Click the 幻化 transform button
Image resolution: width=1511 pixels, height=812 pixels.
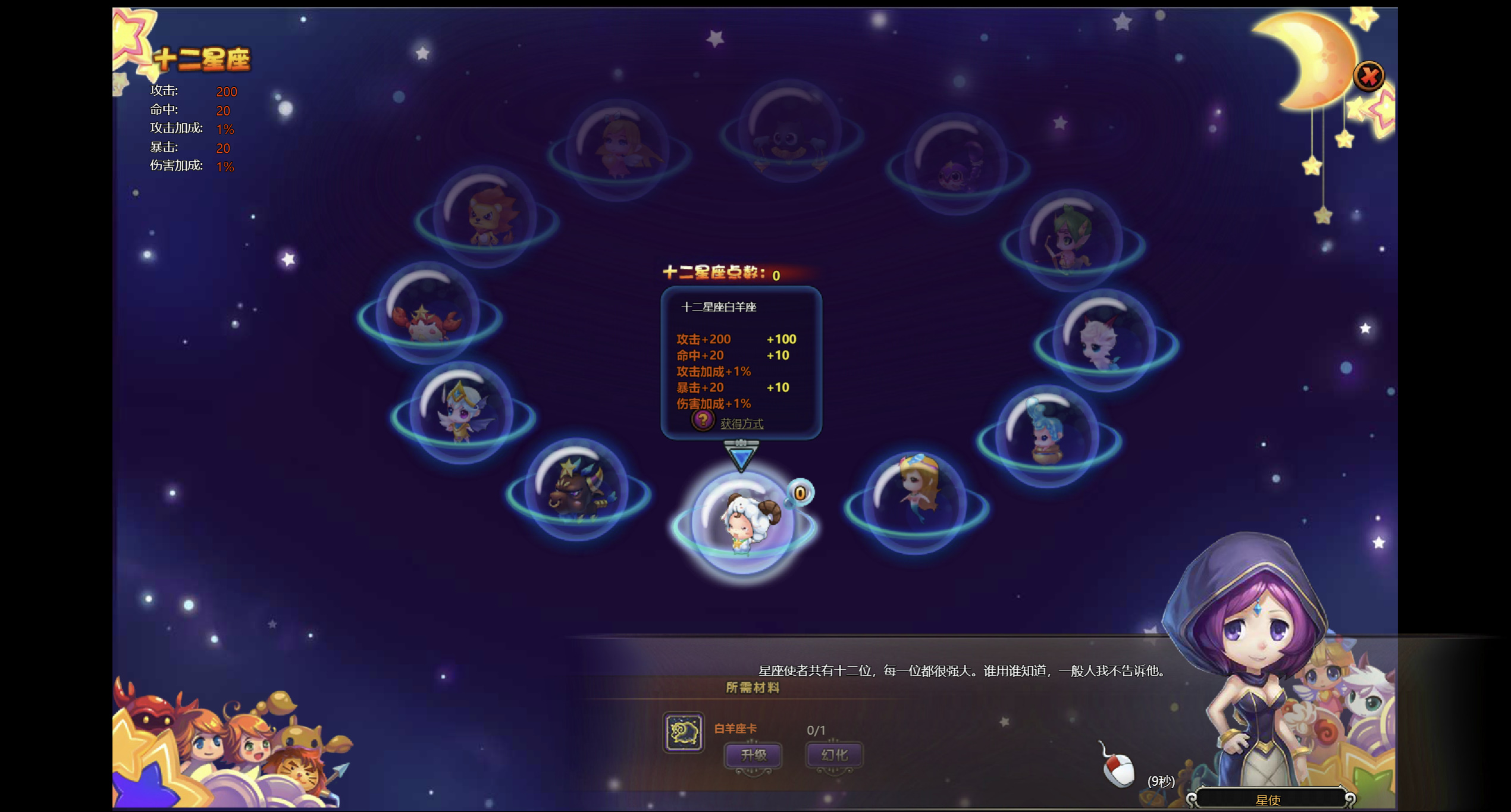(834, 755)
